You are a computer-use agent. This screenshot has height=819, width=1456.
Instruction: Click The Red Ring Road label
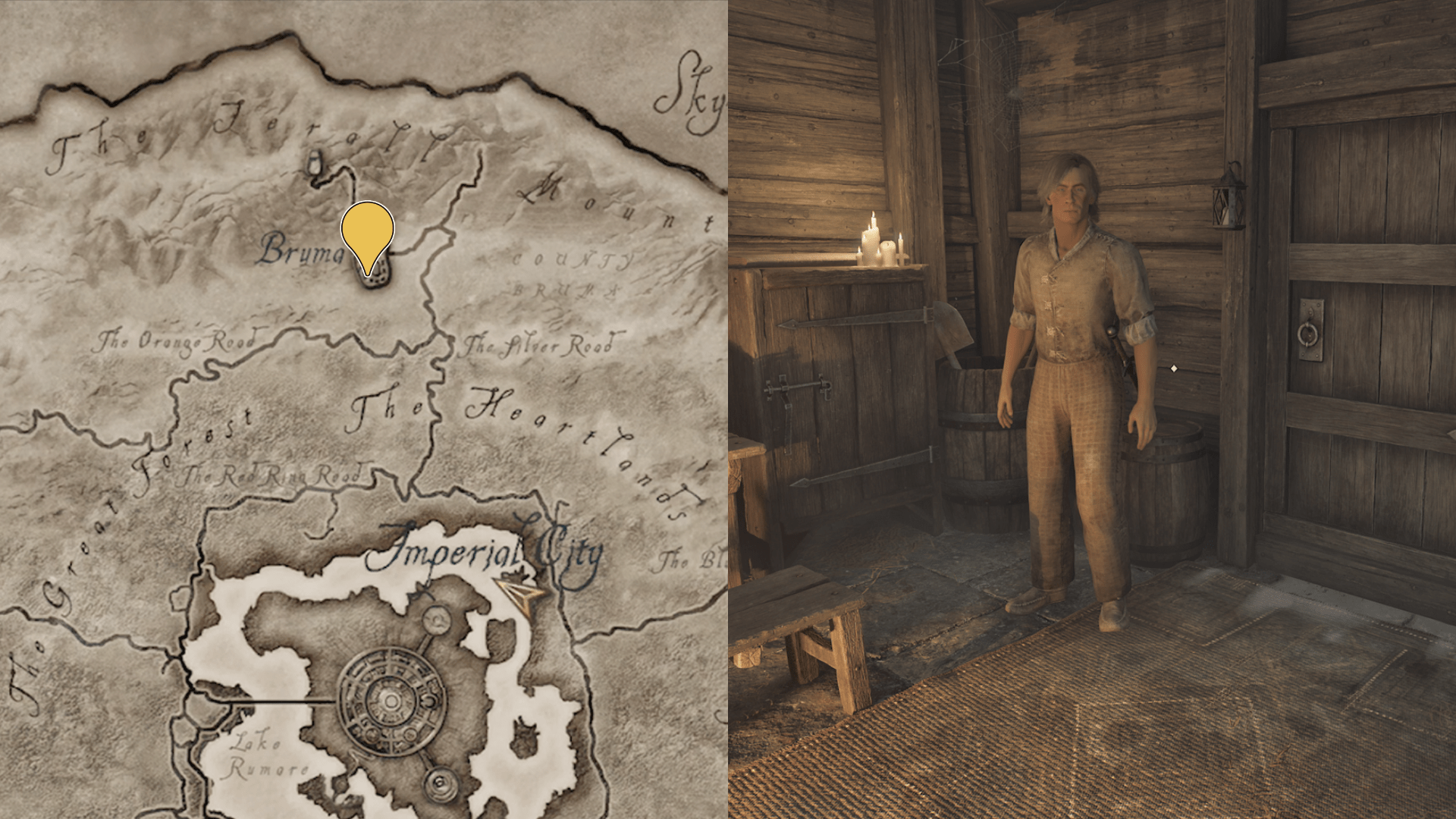click(x=275, y=475)
